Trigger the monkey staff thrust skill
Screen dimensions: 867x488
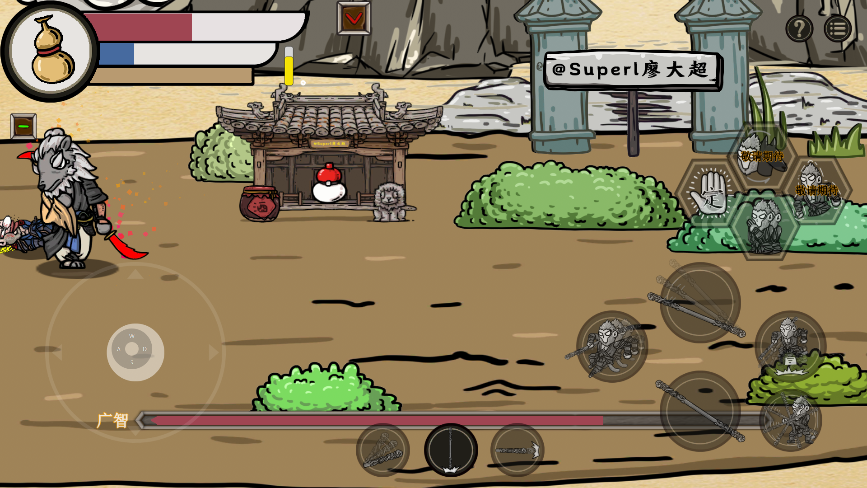point(611,346)
